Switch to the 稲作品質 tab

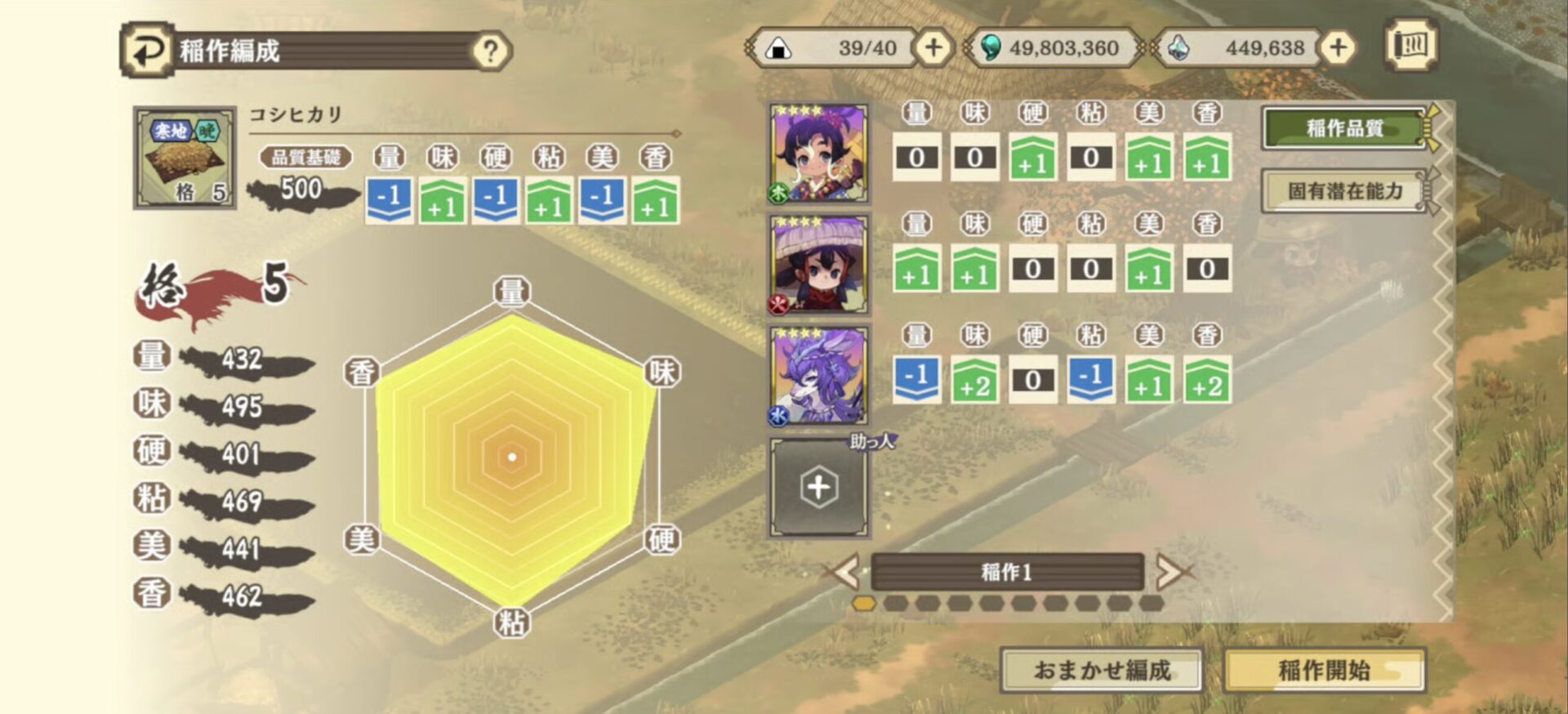[1344, 128]
